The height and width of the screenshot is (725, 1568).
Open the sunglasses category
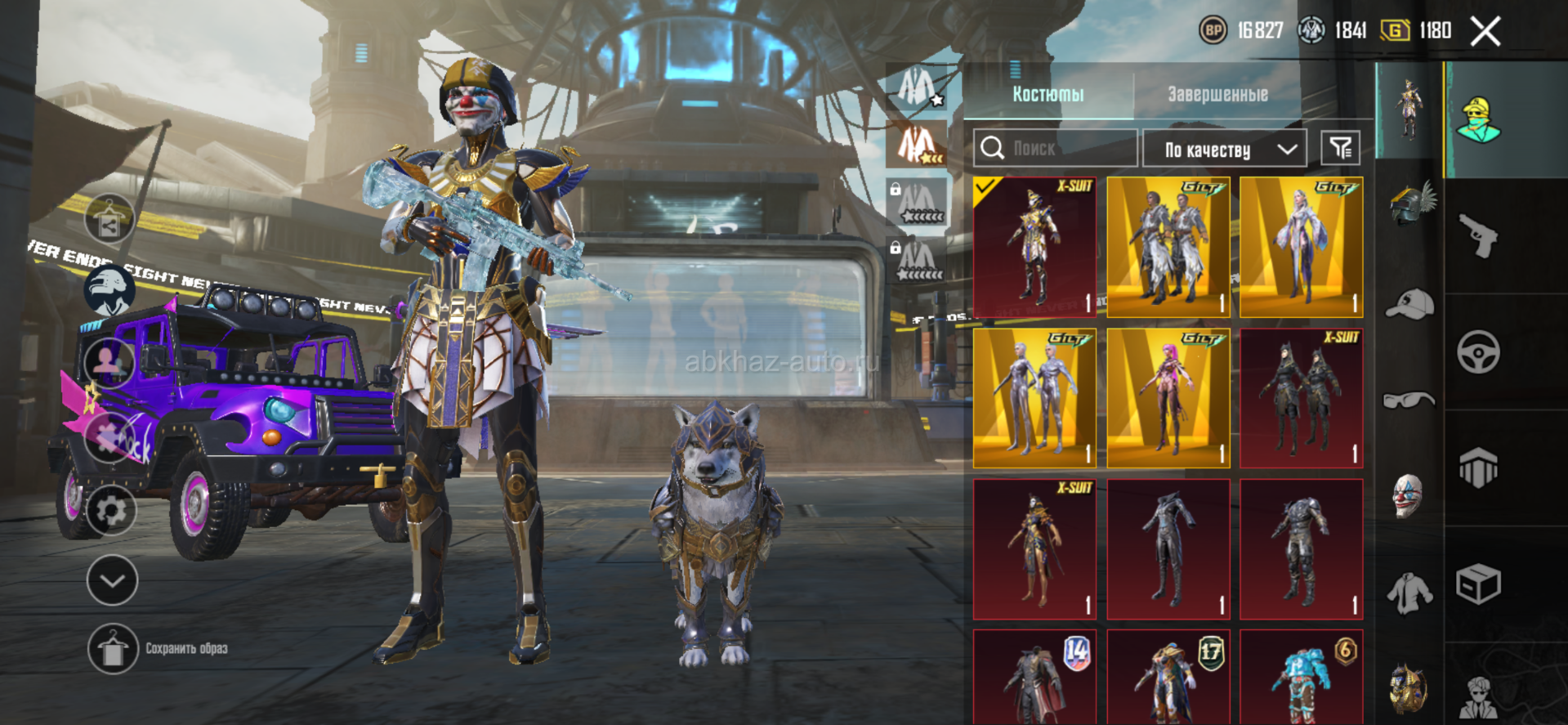tap(1409, 400)
